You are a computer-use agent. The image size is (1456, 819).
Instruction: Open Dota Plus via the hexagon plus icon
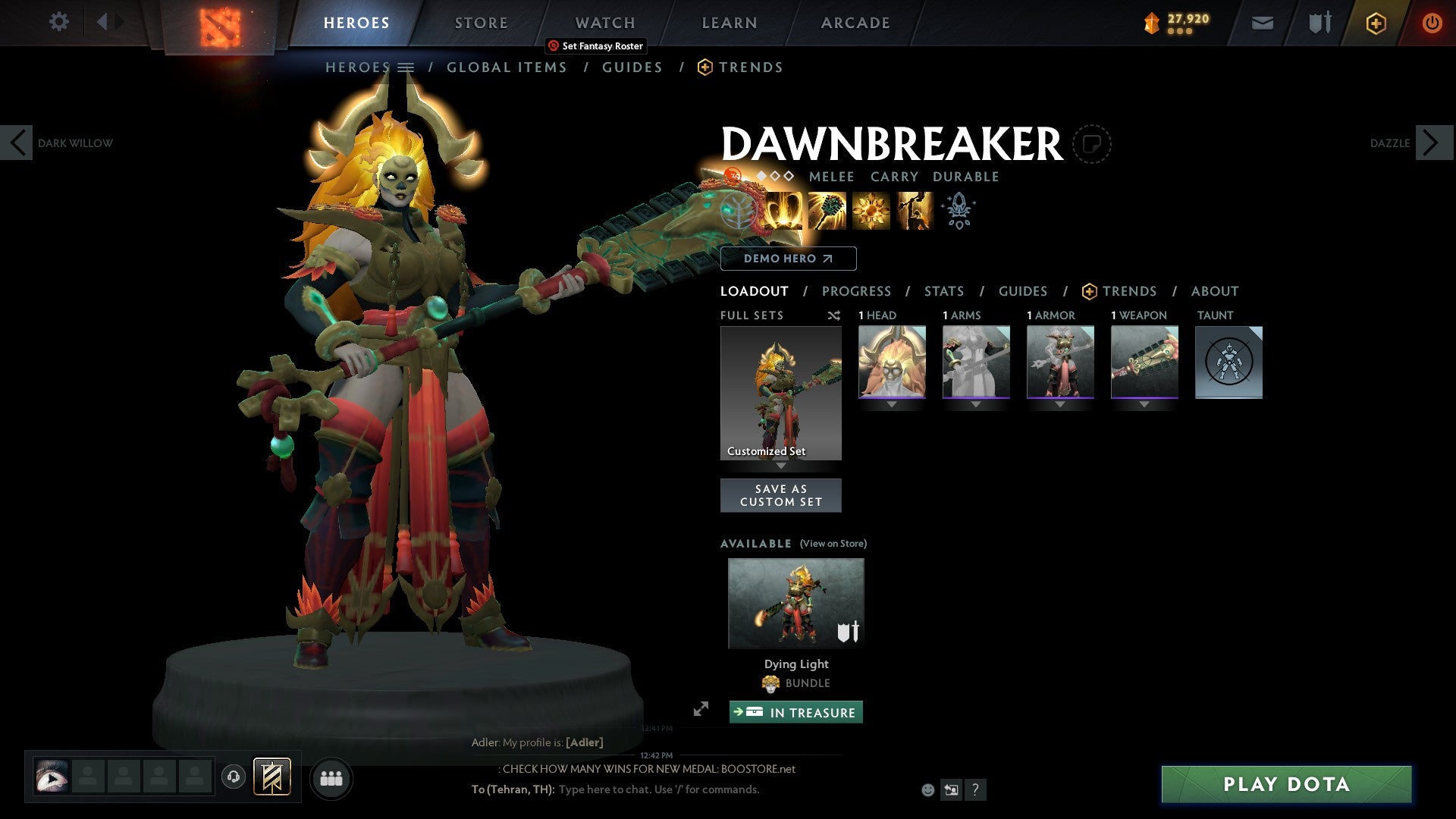point(1375,23)
